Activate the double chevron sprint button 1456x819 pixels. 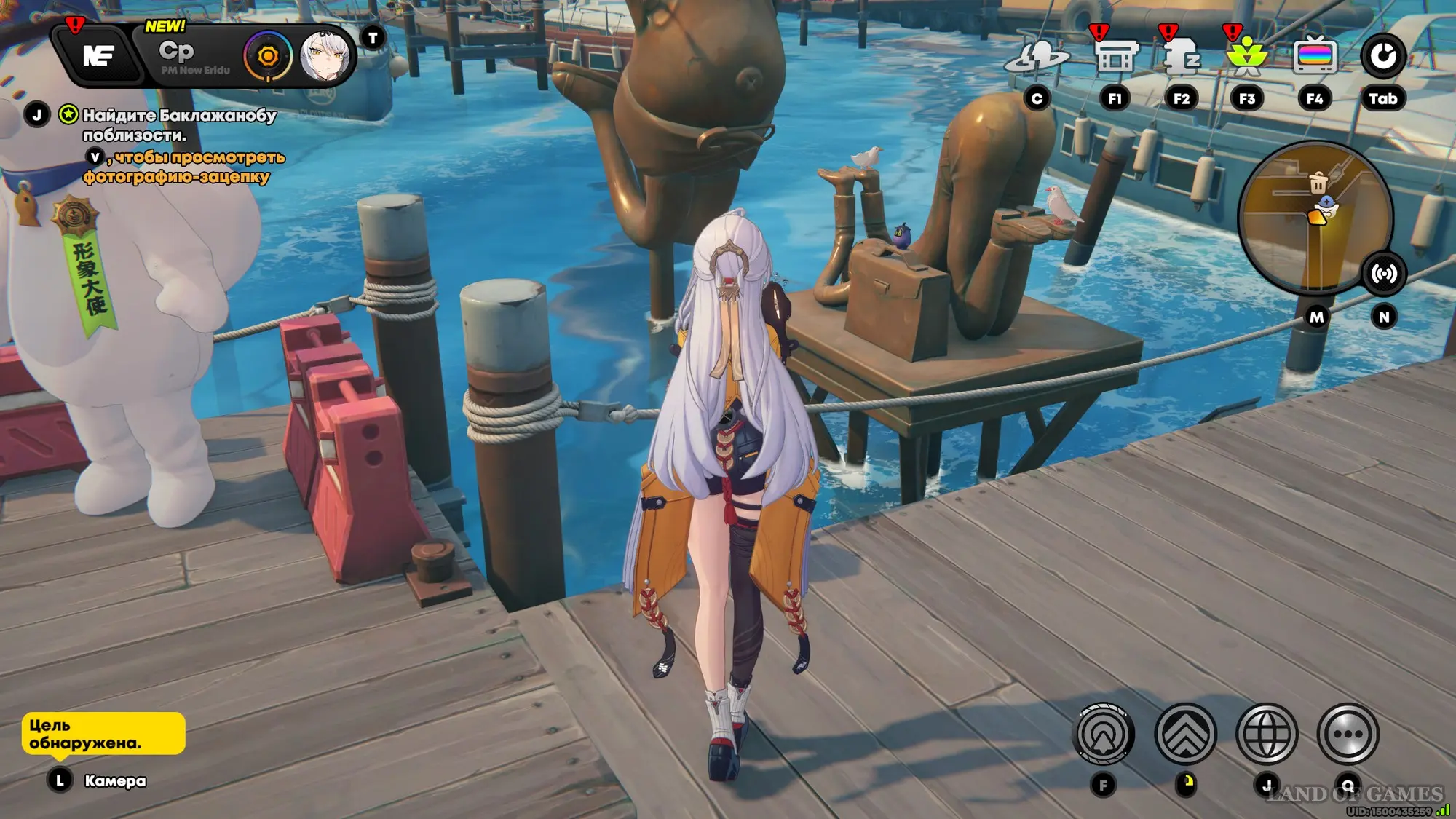(1185, 735)
